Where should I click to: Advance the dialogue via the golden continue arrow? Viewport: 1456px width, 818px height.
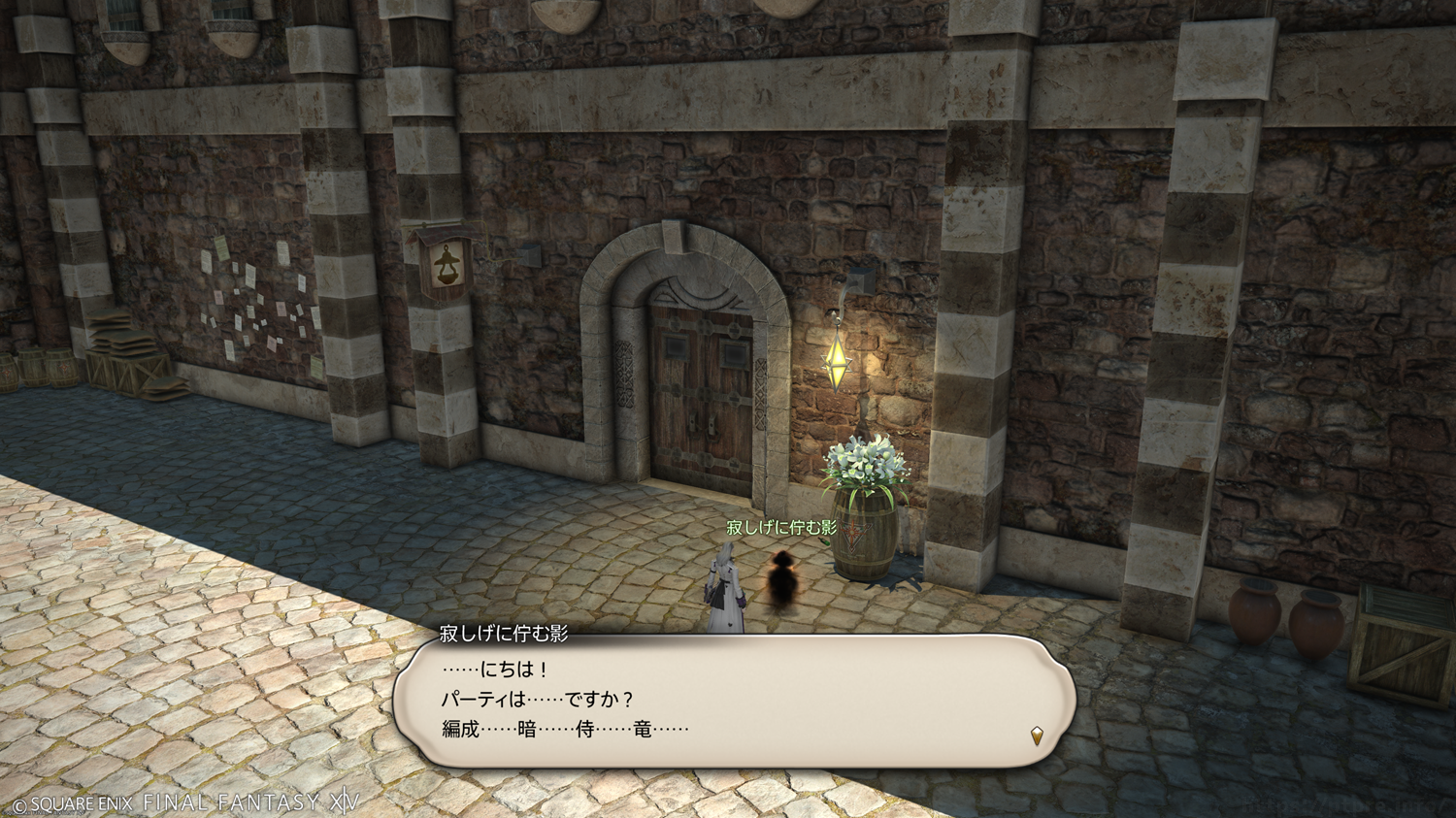(x=1037, y=736)
